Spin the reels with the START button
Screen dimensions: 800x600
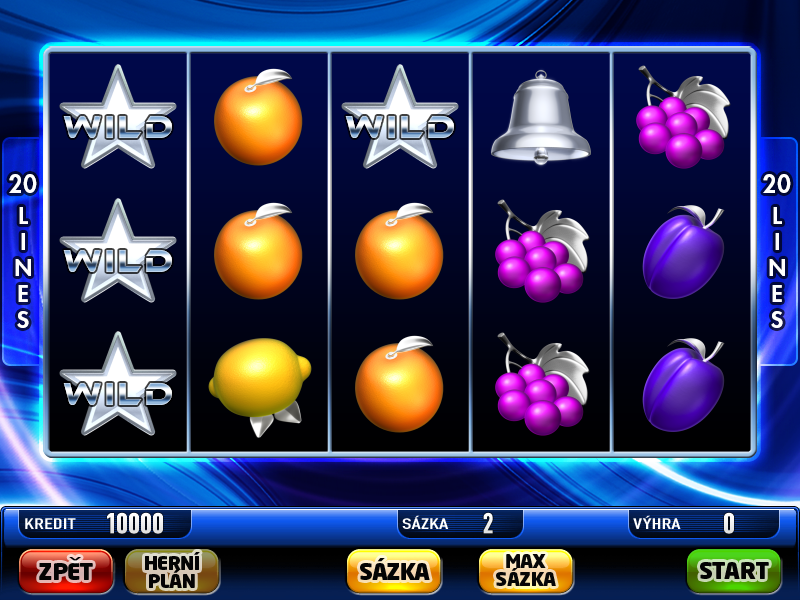(x=733, y=571)
